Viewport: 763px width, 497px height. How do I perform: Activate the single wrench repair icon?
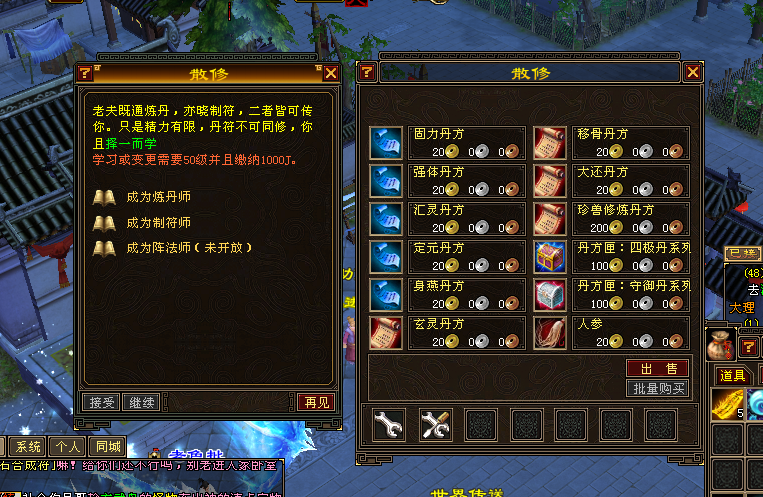pos(388,425)
